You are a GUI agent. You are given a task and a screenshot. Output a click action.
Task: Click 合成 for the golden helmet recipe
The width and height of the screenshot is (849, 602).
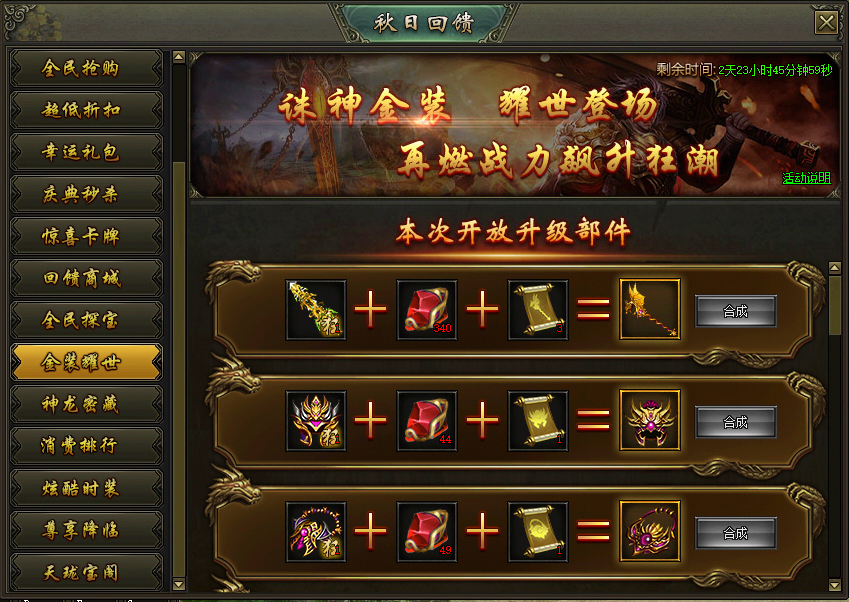pyautogui.click(x=735, y=422)
